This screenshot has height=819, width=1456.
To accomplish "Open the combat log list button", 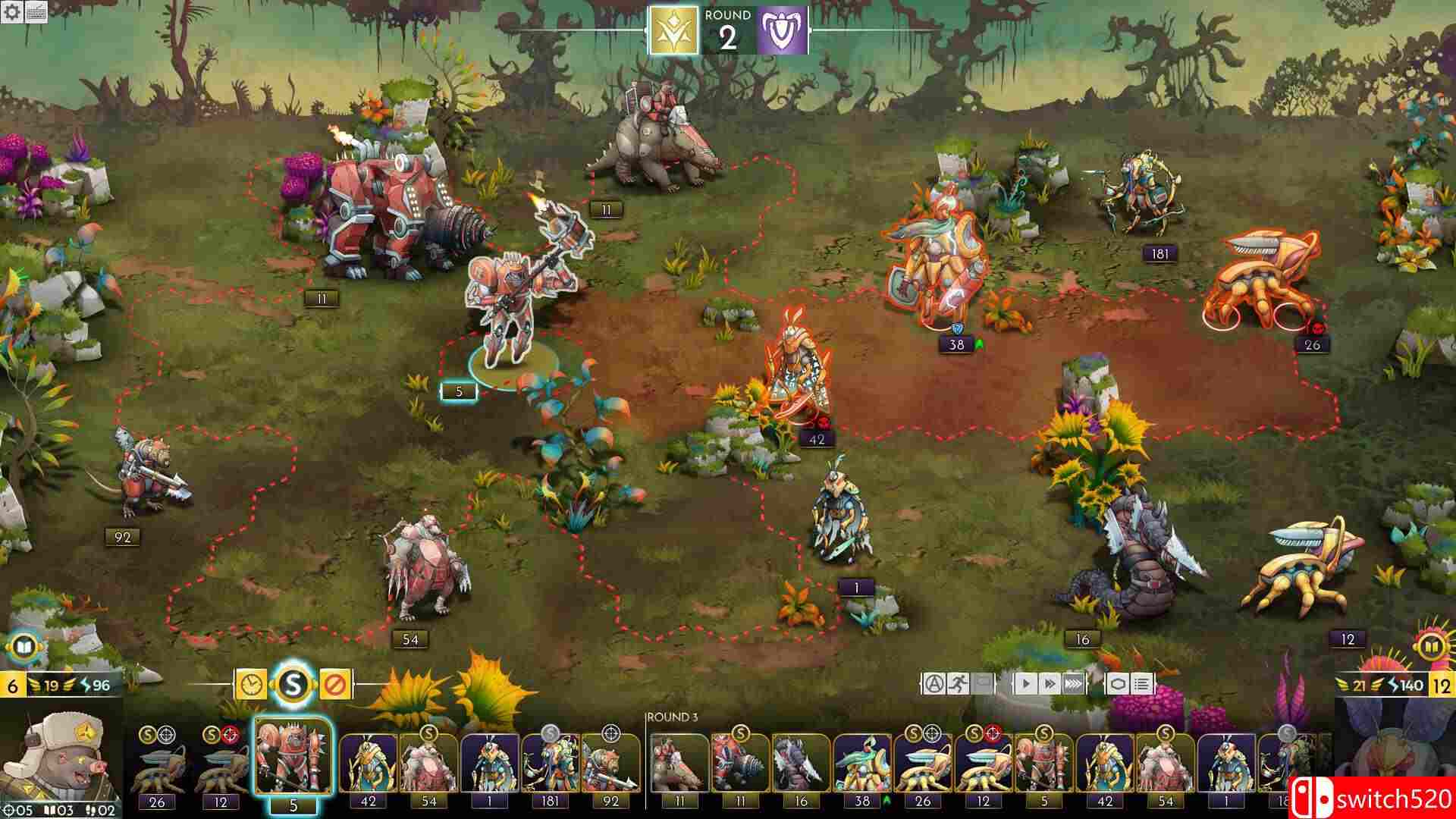I will [1142, 684].
